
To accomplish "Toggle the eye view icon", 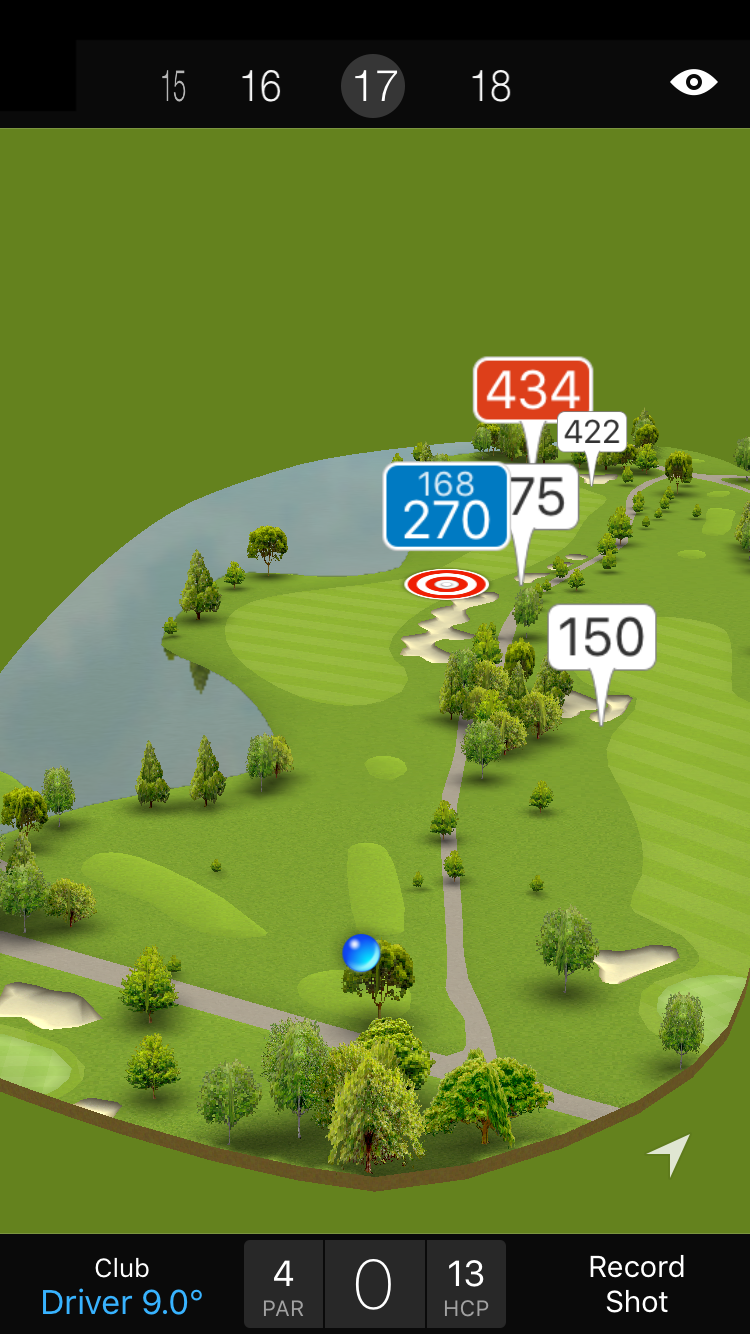I will point(694,82).
